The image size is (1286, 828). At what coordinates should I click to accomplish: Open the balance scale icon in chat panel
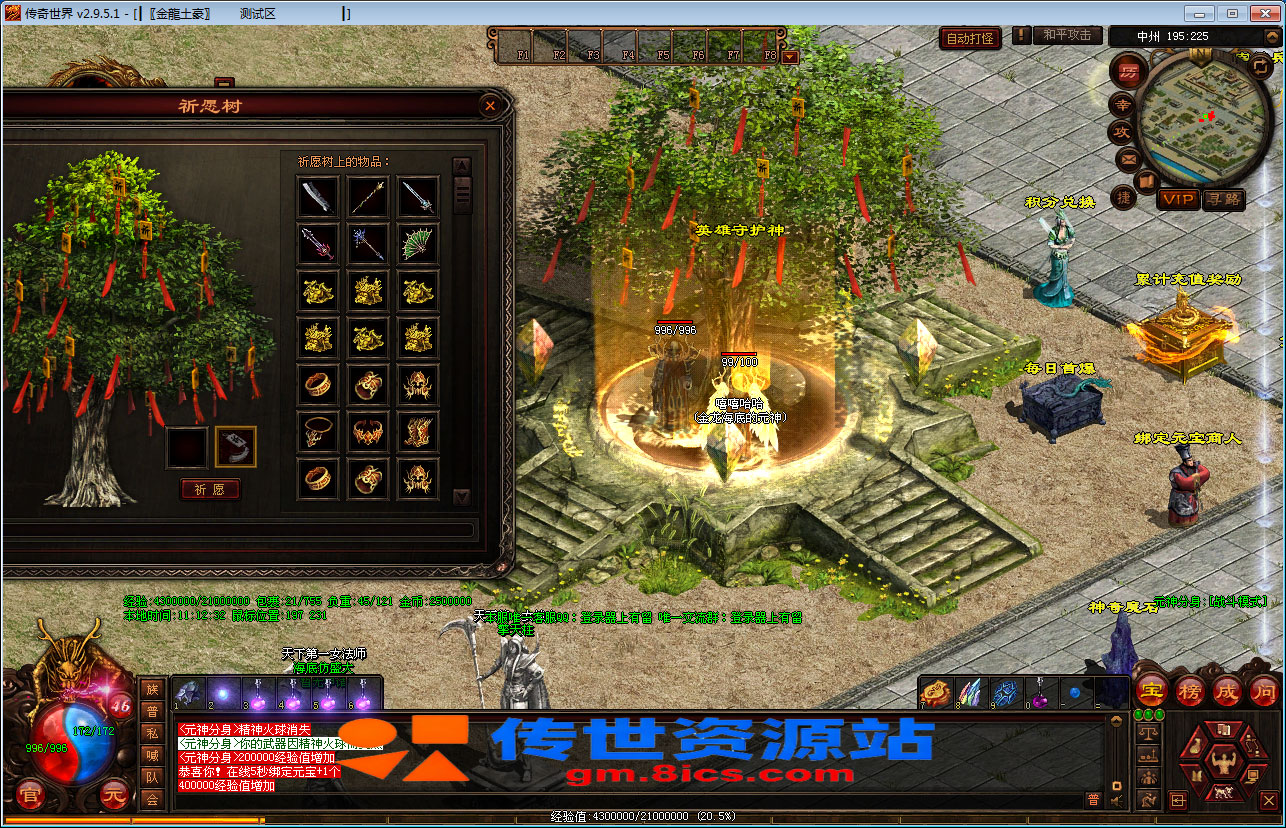point(1148,732)
